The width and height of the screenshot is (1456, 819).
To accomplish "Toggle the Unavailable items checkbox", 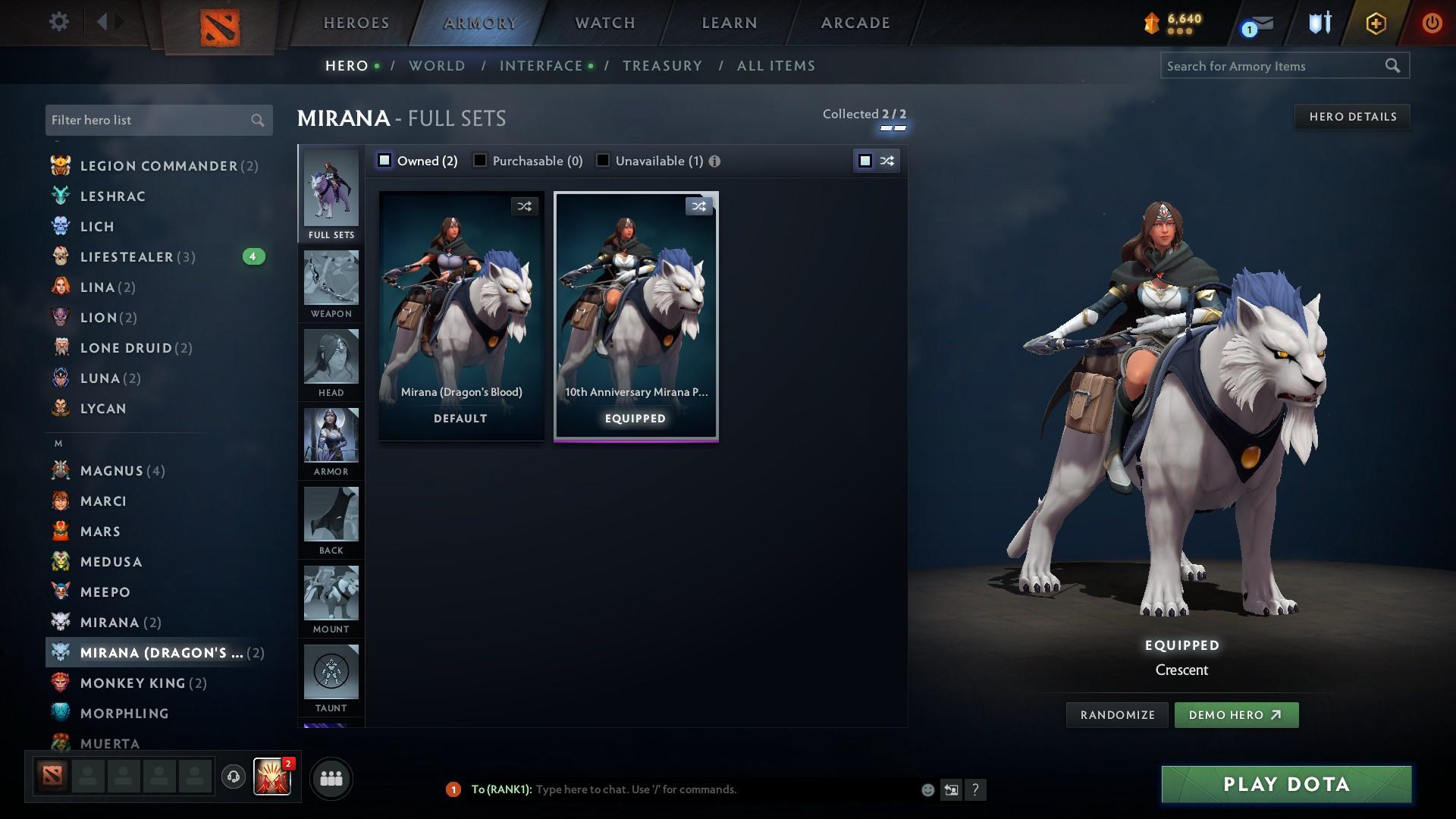I will [603, 160].
